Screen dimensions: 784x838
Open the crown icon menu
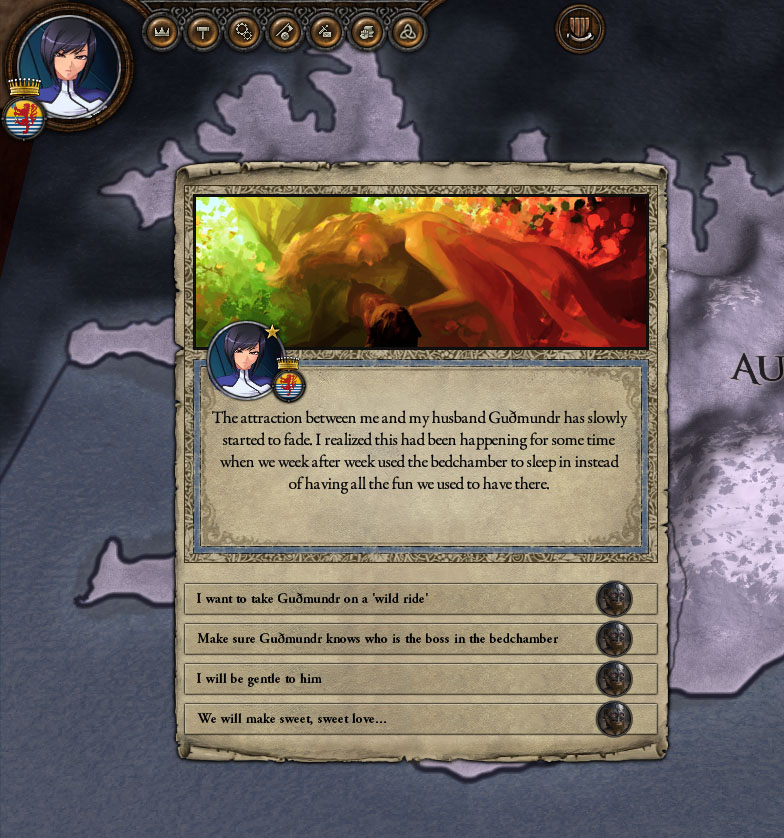point(162,32)
